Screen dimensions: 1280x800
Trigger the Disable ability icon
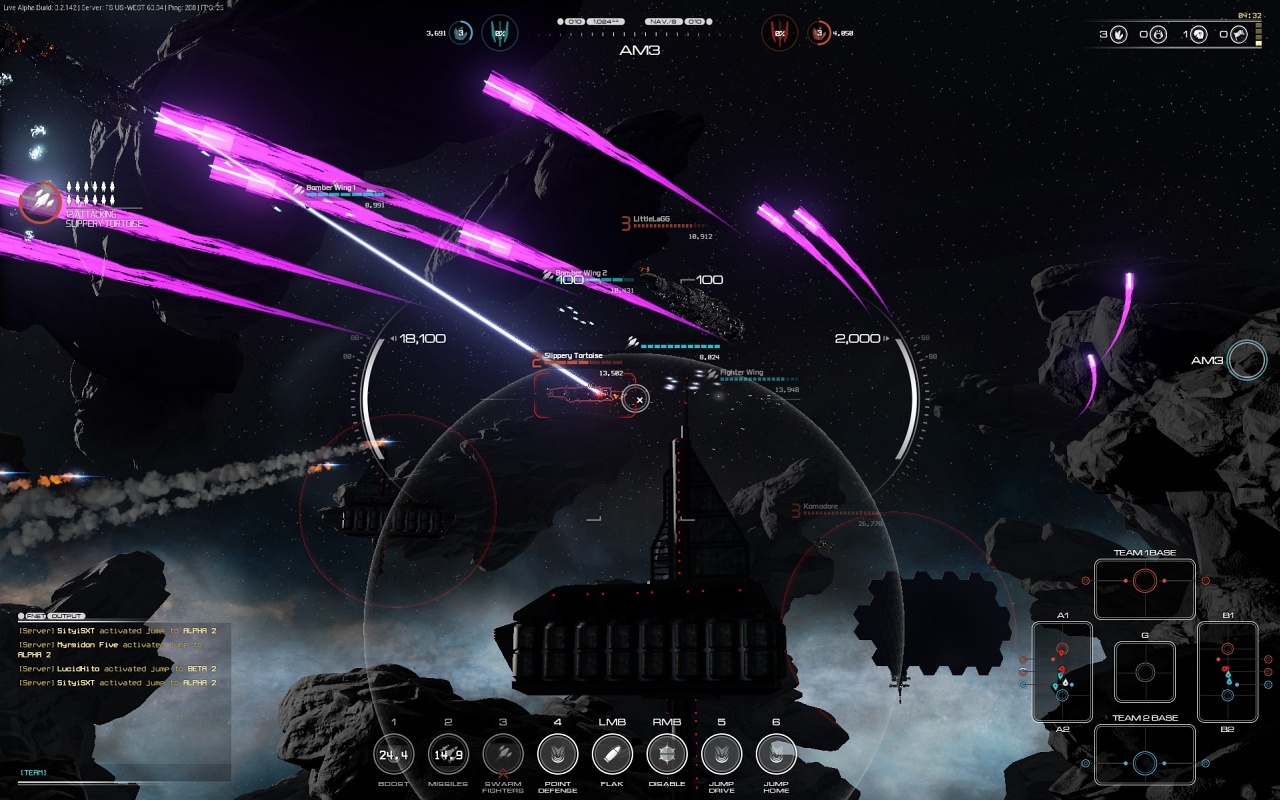coord(667,754)
